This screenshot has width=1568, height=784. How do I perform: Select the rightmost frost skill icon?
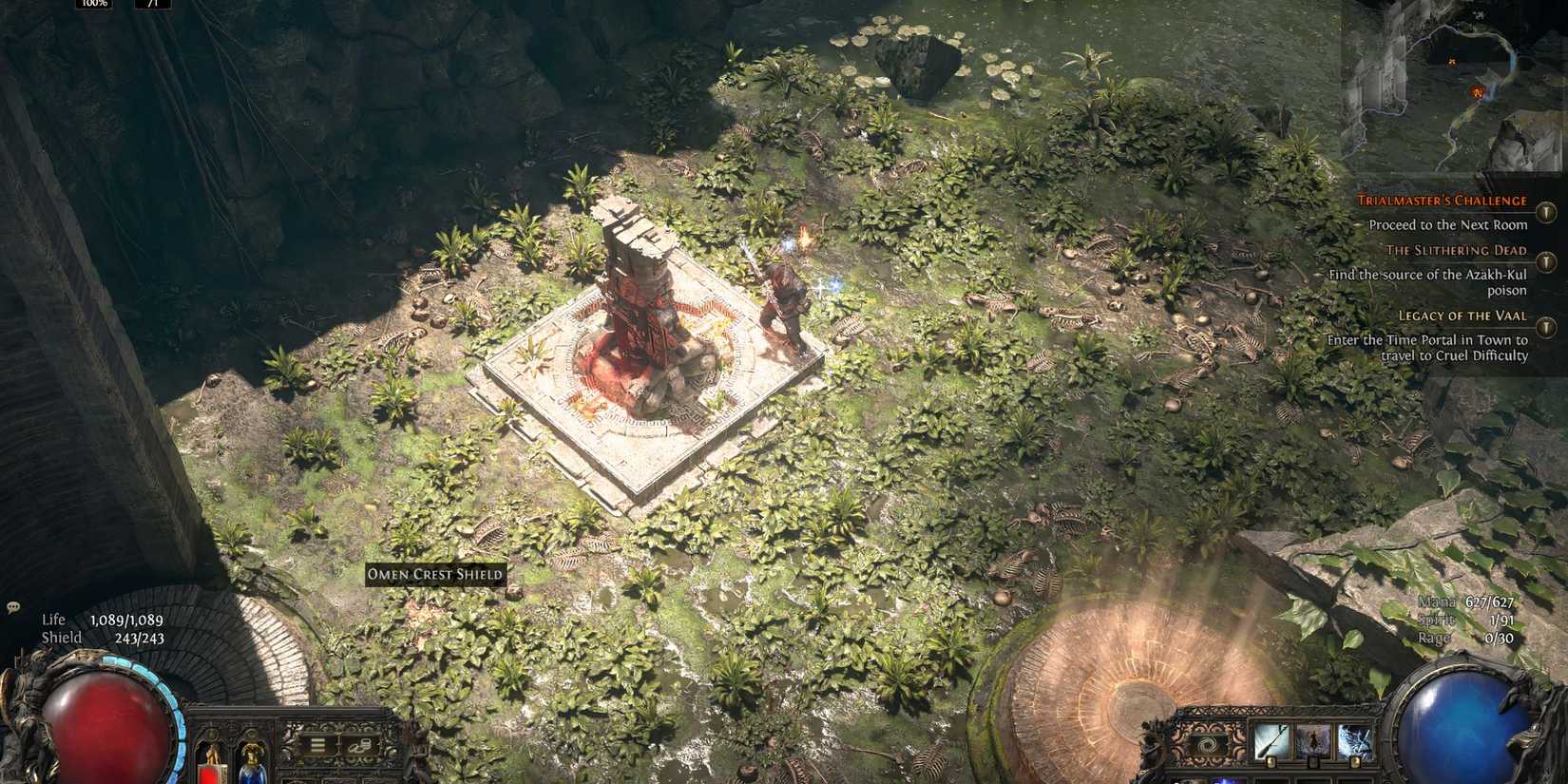point(1356,739)
